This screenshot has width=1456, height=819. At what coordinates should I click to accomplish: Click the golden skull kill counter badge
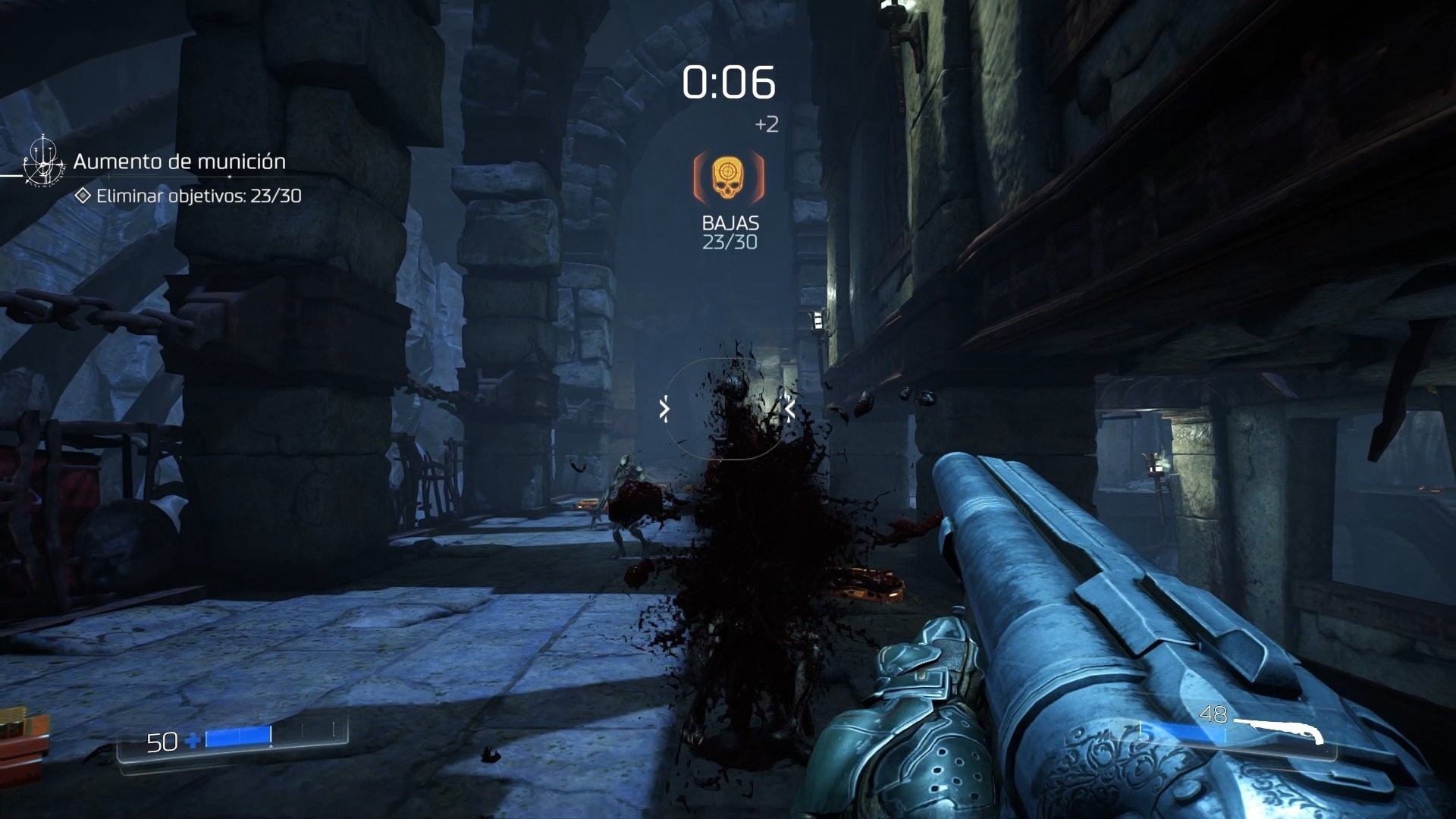(x=730, y=175)
